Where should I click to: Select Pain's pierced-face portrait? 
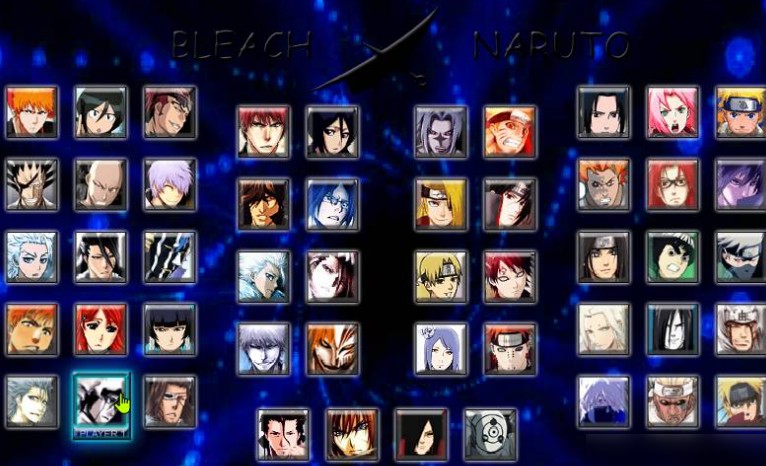(510, 348)
